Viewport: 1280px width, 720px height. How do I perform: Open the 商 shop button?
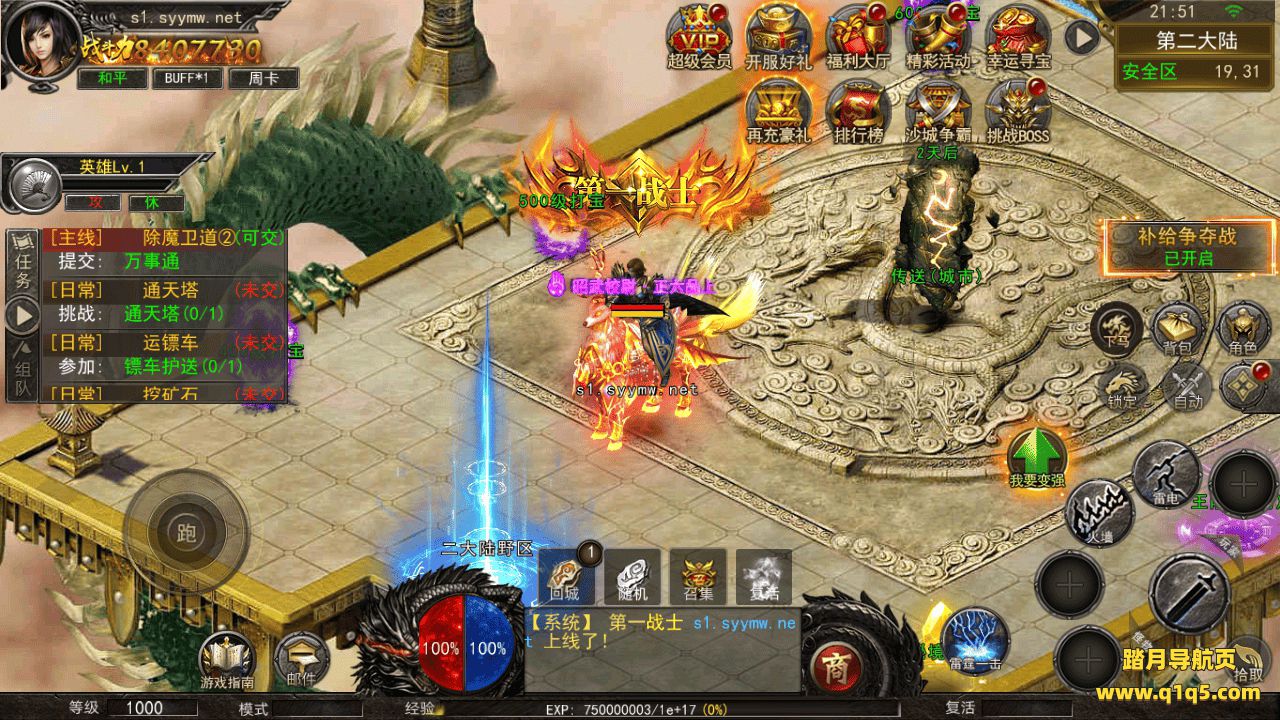click(832, 663)
